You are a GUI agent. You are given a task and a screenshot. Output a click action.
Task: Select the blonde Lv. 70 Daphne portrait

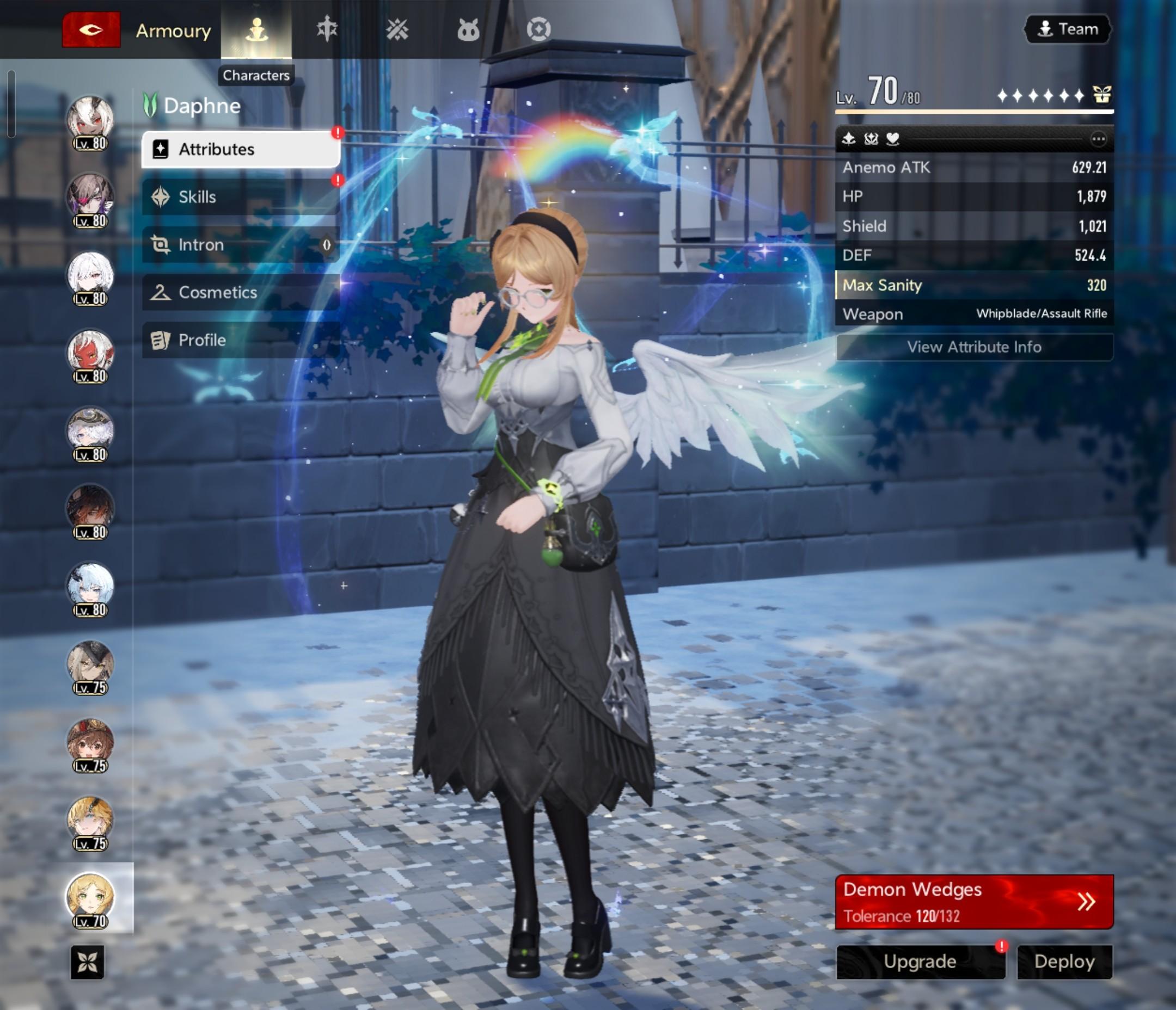[90, 897]
